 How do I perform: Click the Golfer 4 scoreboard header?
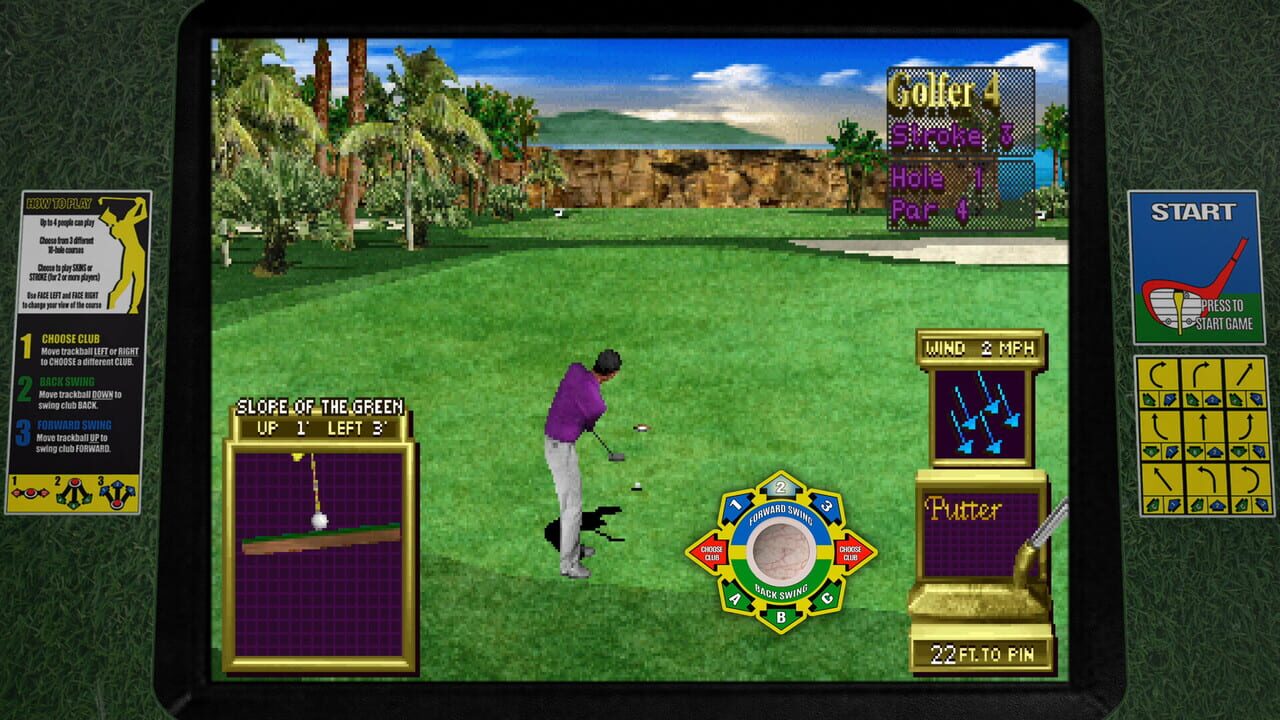pyautogui.click(x=943, y=90)
